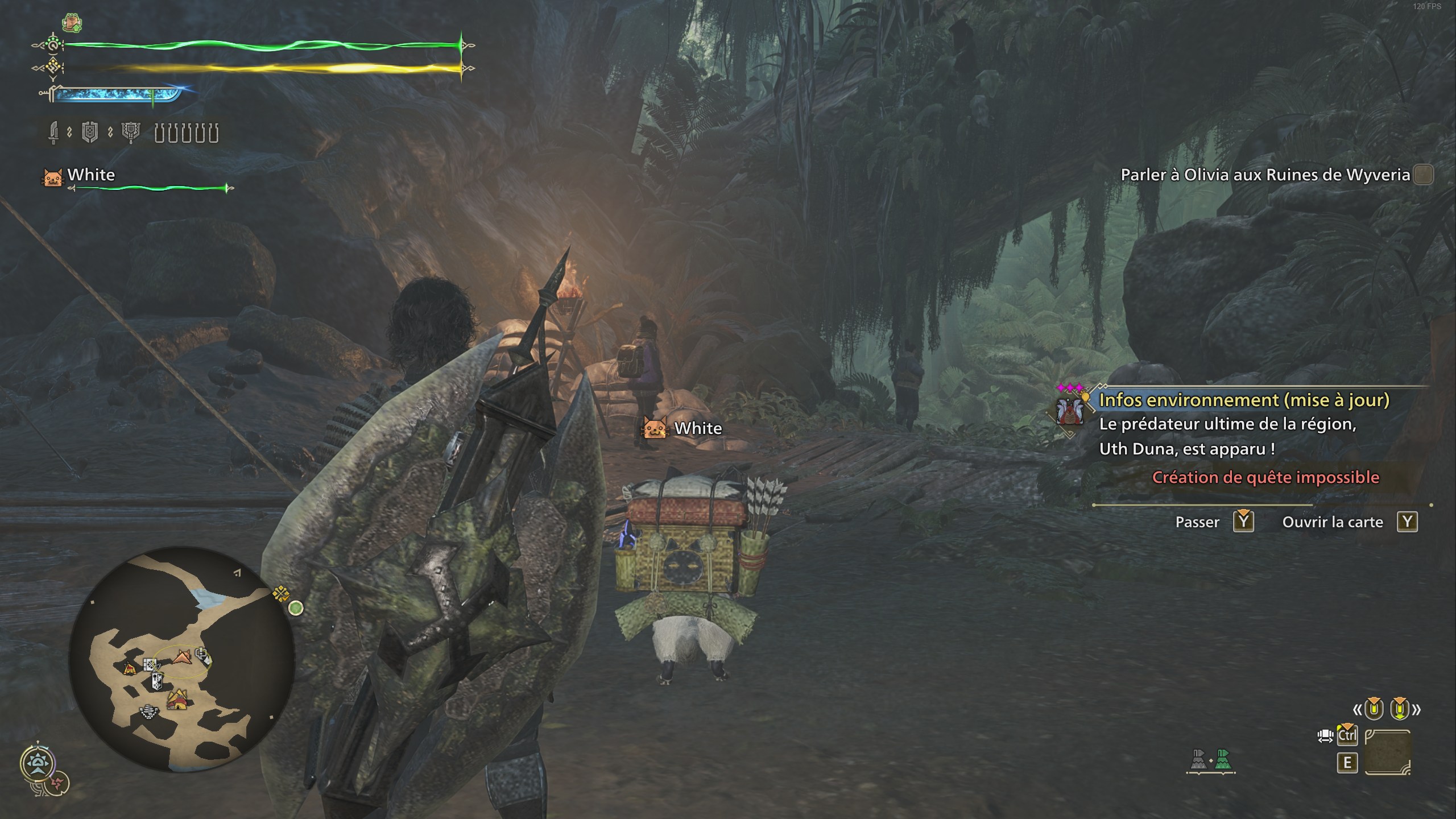The height and width of the screenshot is (819, 1456).
Task: Click the sharpness gauge sword icon
Action: click(52, 95)
